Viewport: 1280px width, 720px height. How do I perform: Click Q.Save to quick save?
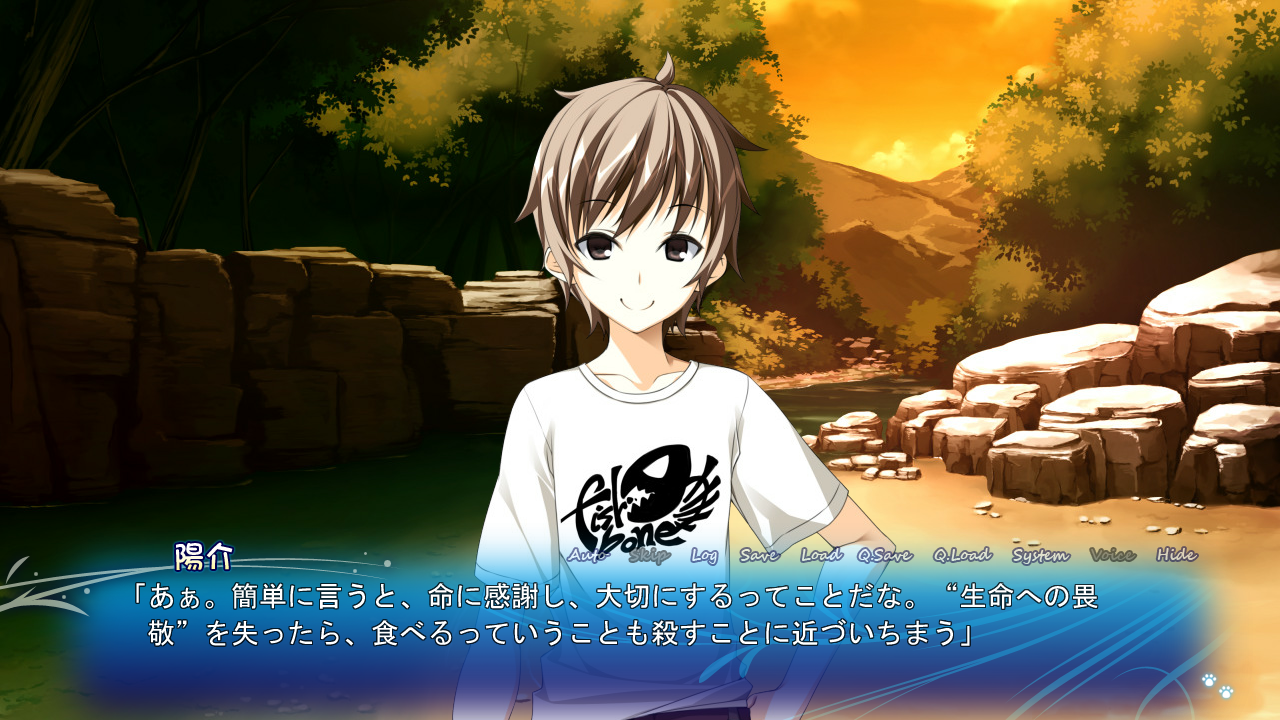[884, 555]
